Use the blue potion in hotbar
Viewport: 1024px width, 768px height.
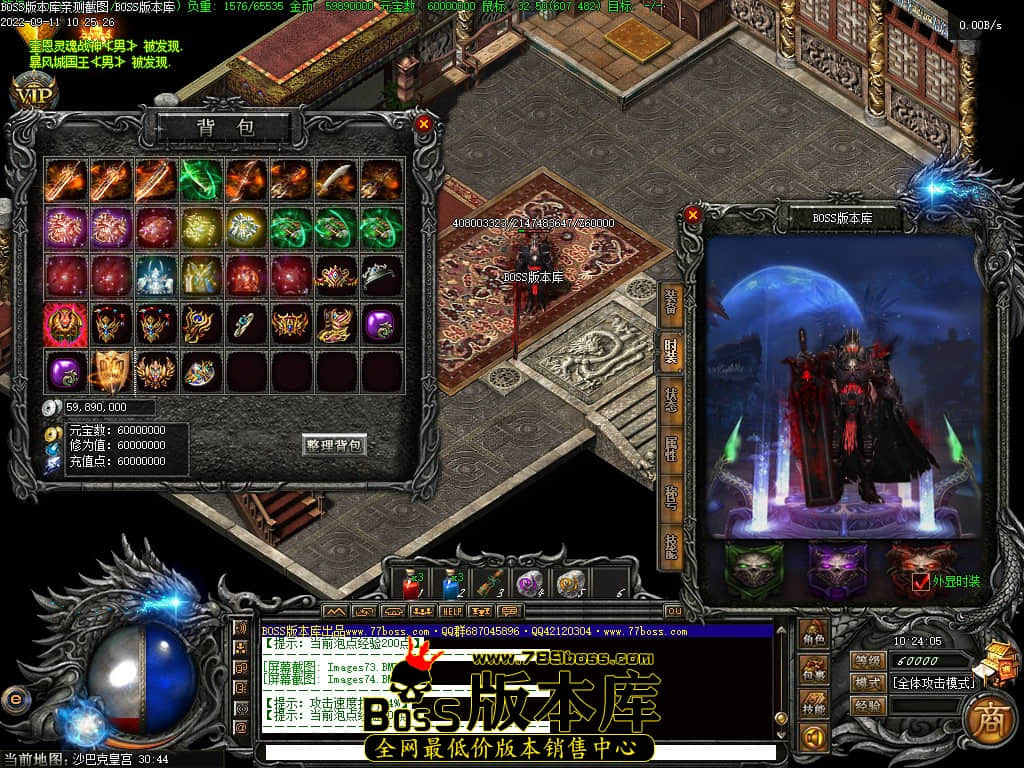[x=451, y=582]
